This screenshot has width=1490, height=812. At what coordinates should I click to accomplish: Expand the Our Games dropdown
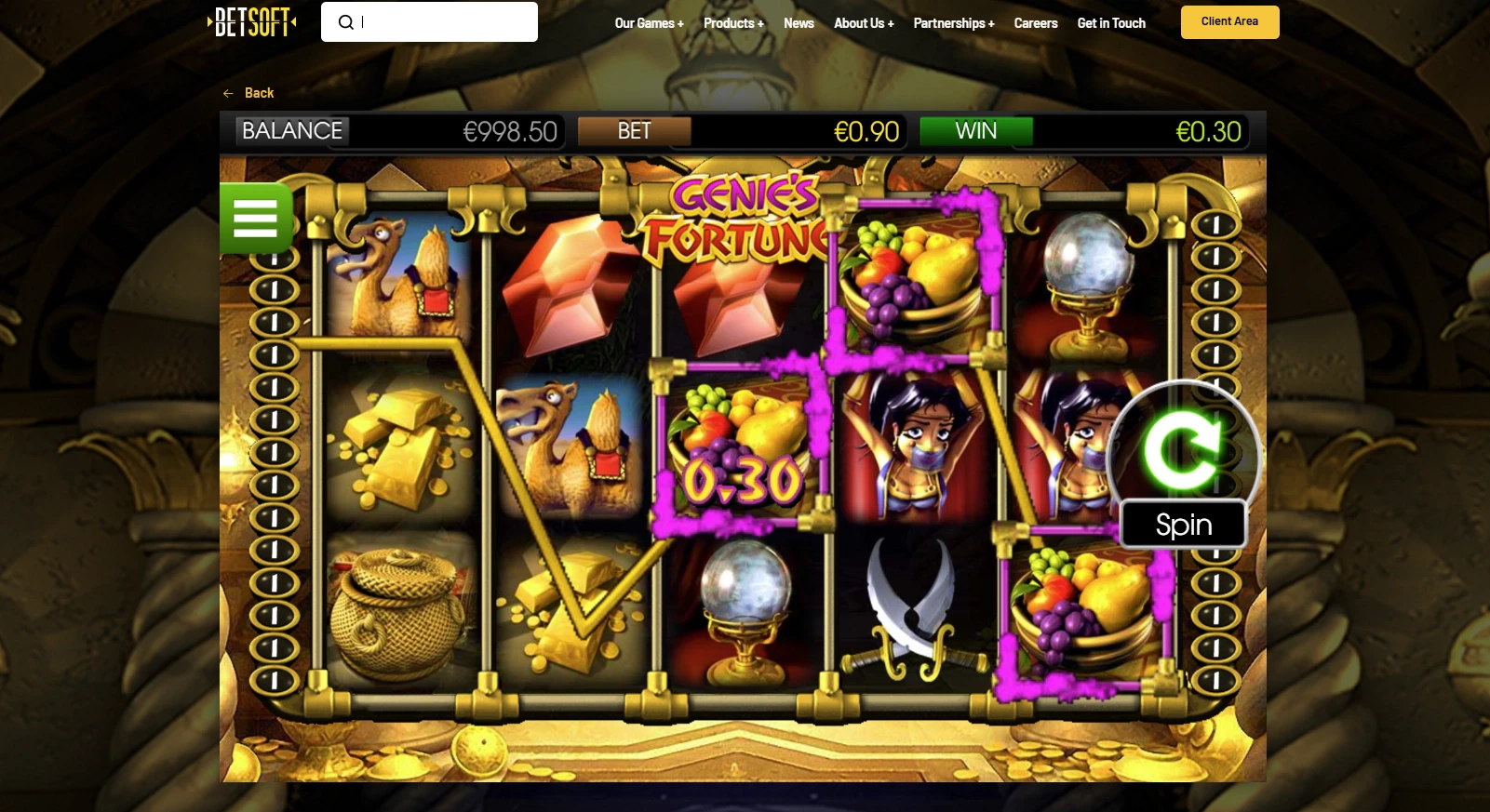pyautogui.click(x=649, y=23)
